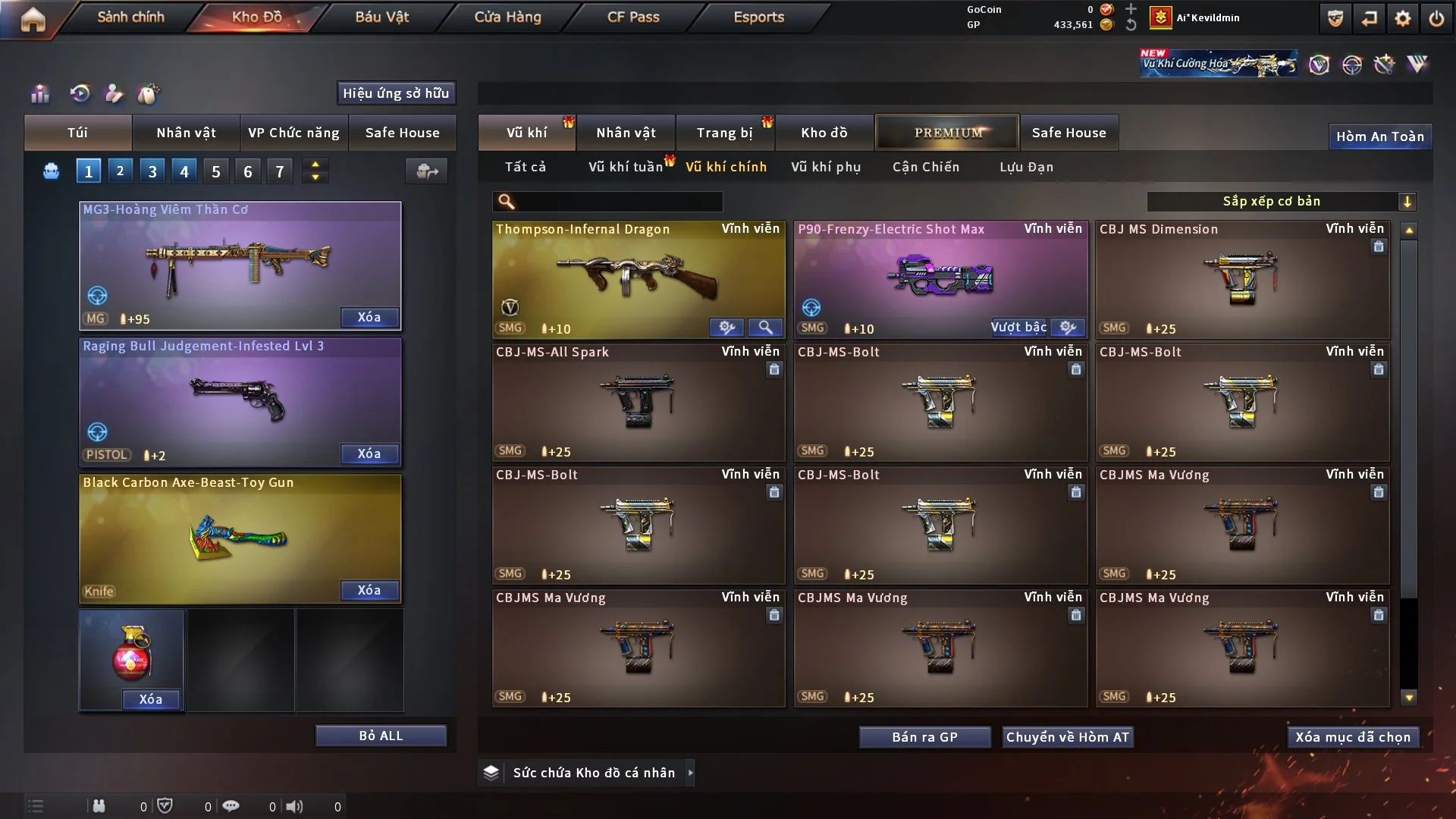Screen dimensions: 1456x819
Task: Click Xóa mục đã chọn
Action: (x=1353, y=737)
